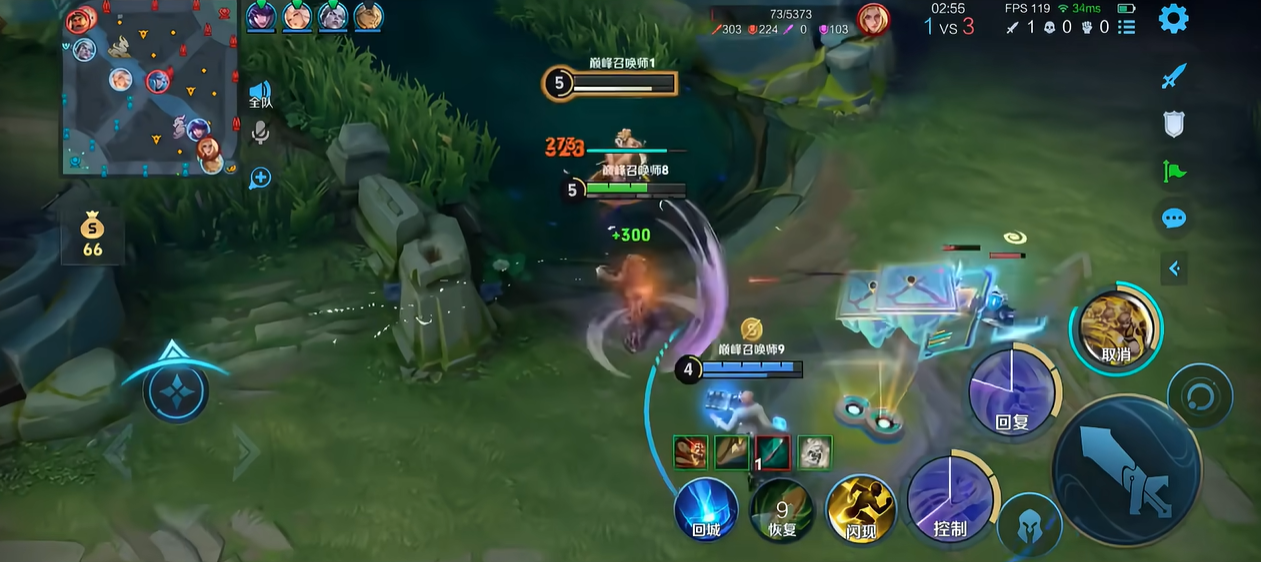Select the red-bordered dagger item slot
Image resolution: width=1261 pixels, height=562 pixels.
772,453
